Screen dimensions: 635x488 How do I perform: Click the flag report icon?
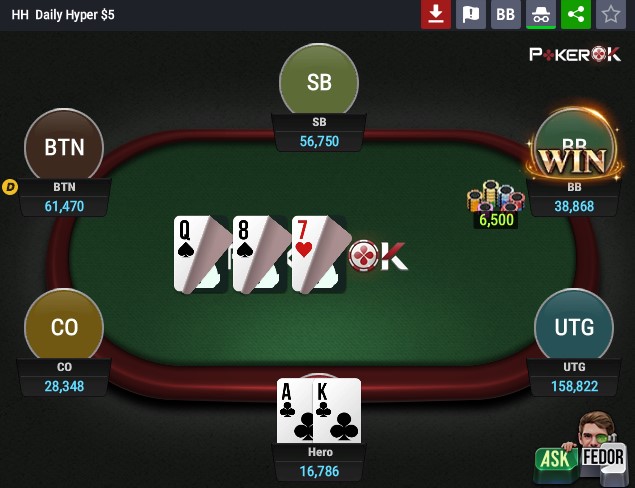coord(470,14)
